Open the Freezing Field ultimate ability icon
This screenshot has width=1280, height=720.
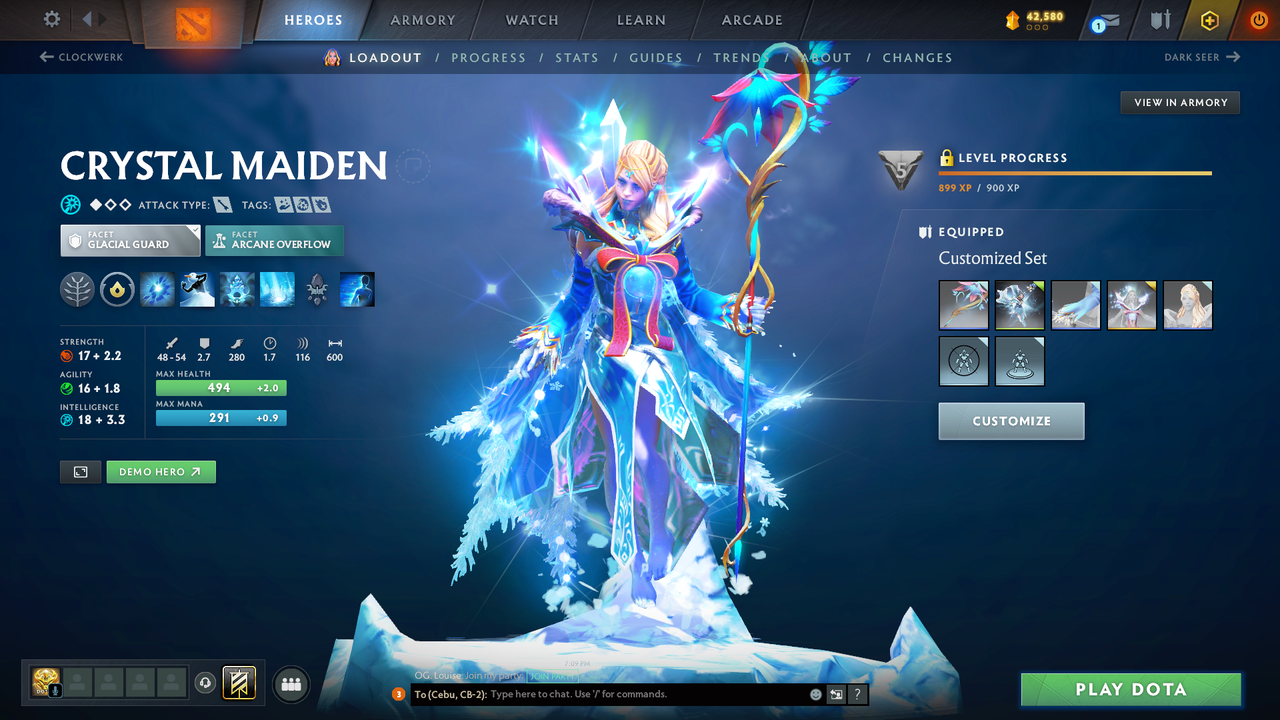click(x=277, y=290)
